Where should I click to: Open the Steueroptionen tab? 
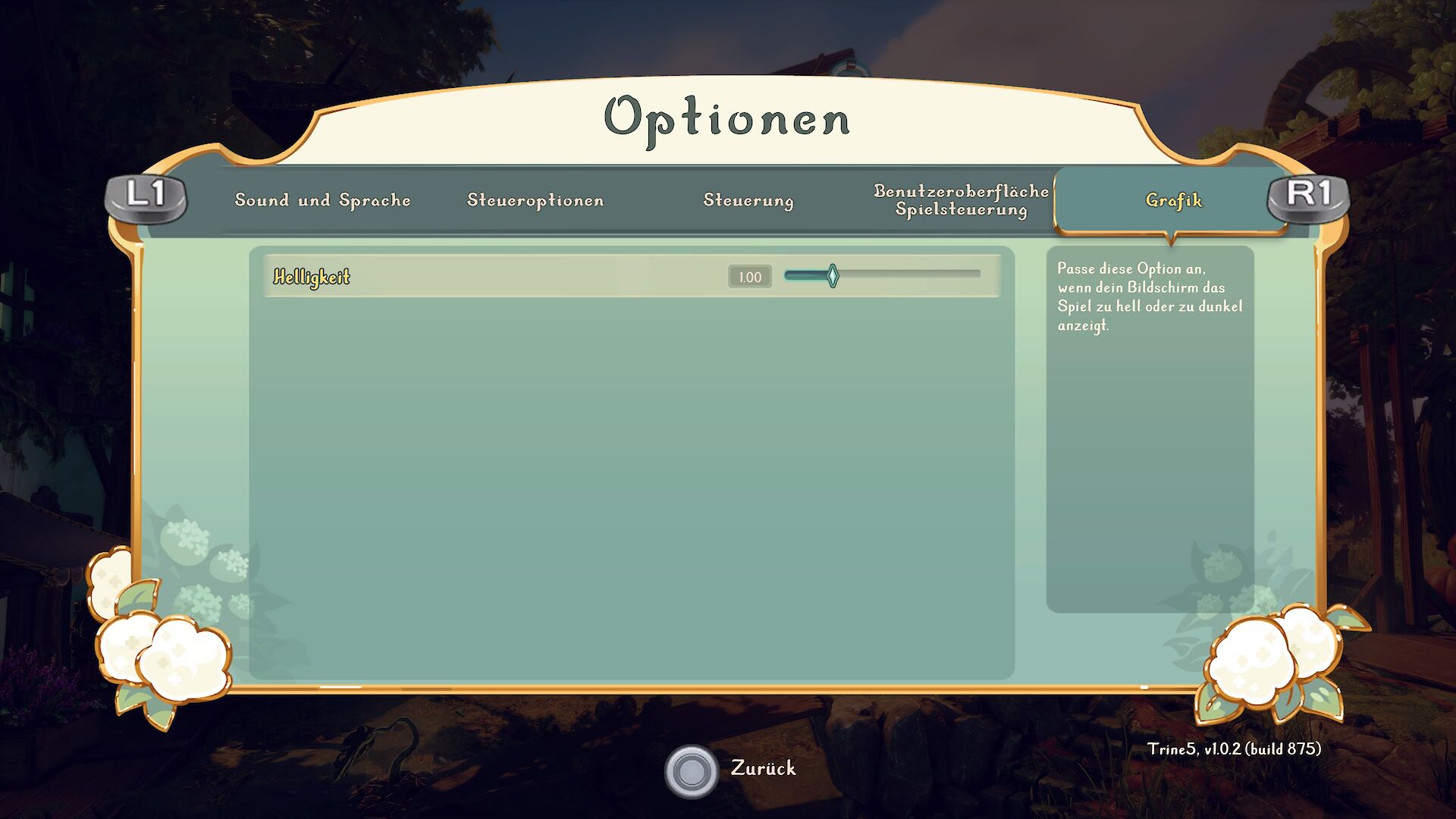pos(535,200)
